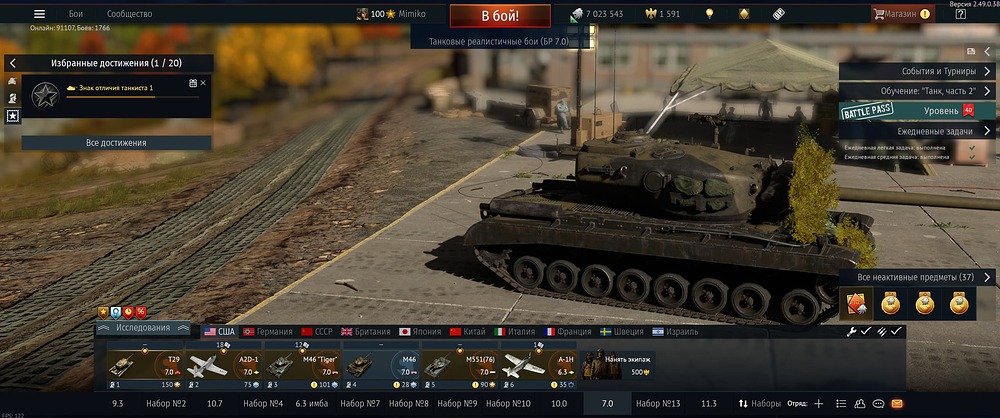The width and height of the screenshot is (1000, 418).
Task: Hire a new crew via Нанять экипаж
Action: (616, 366)
